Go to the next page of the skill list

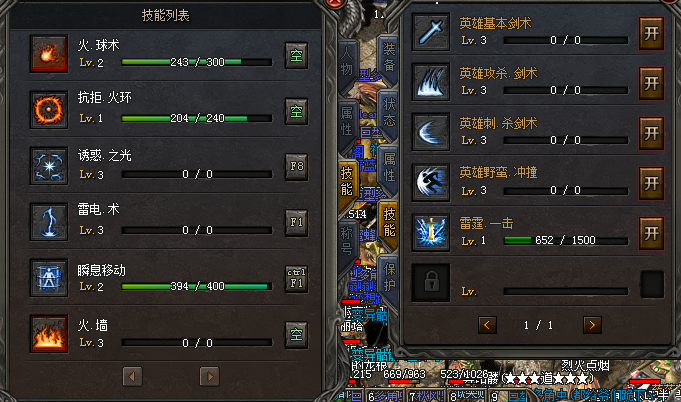tap(209, 376)
